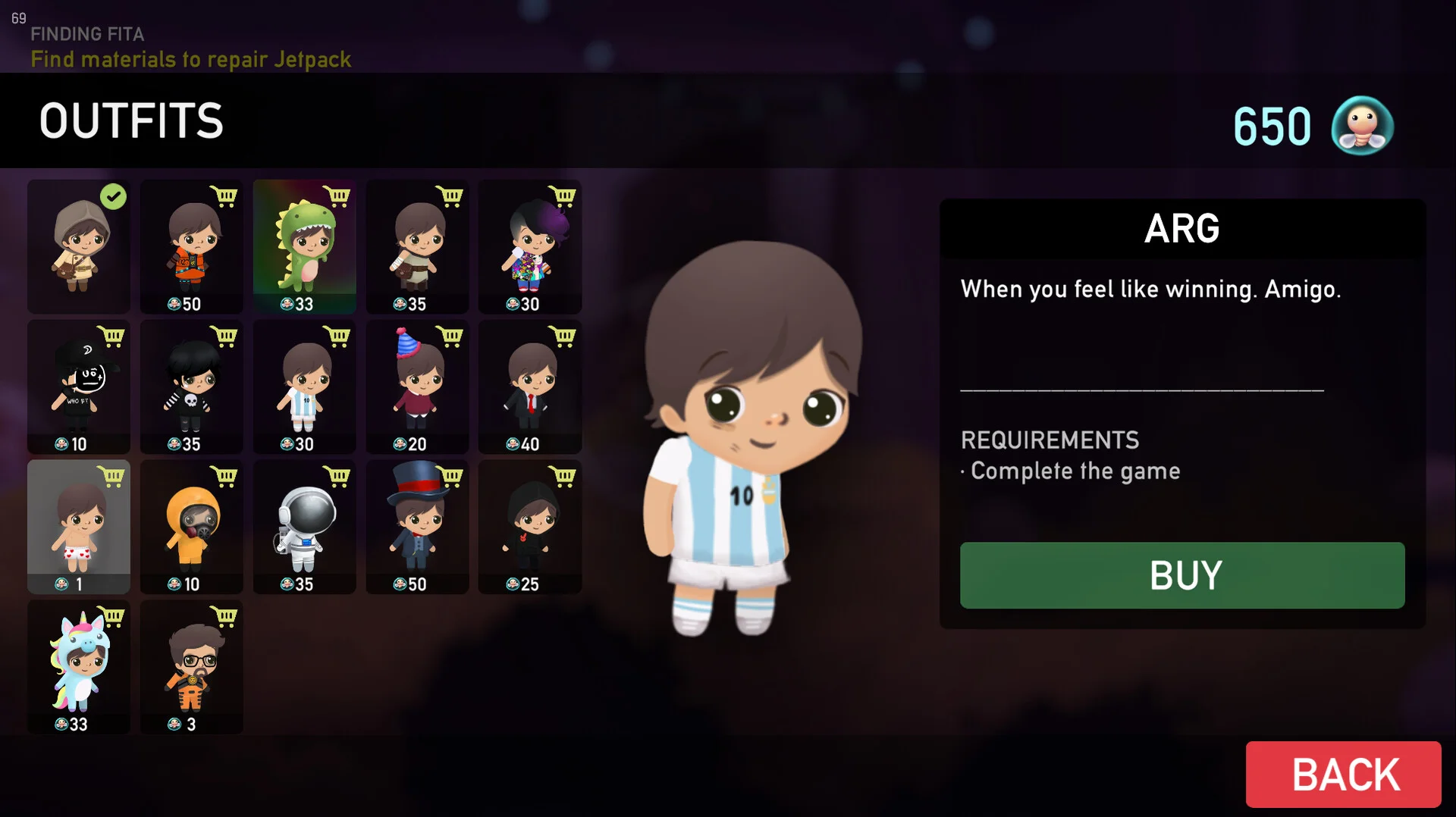This screenshot has height=817, width=1456.
Task: Select the black suit red tie outfit
Action: [530, 387]
